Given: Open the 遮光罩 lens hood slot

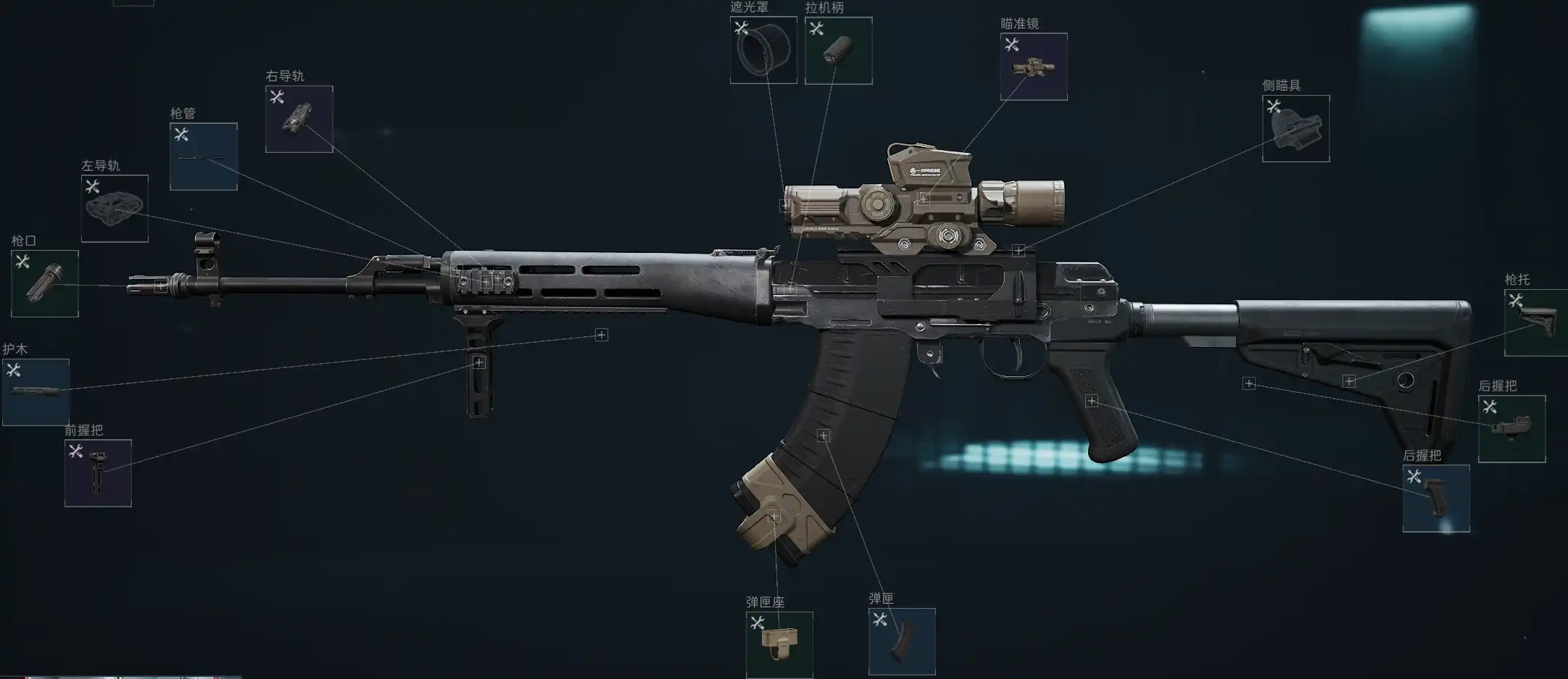Looking at the screenshot, I should pyautogui.click(x=763, y=50).
